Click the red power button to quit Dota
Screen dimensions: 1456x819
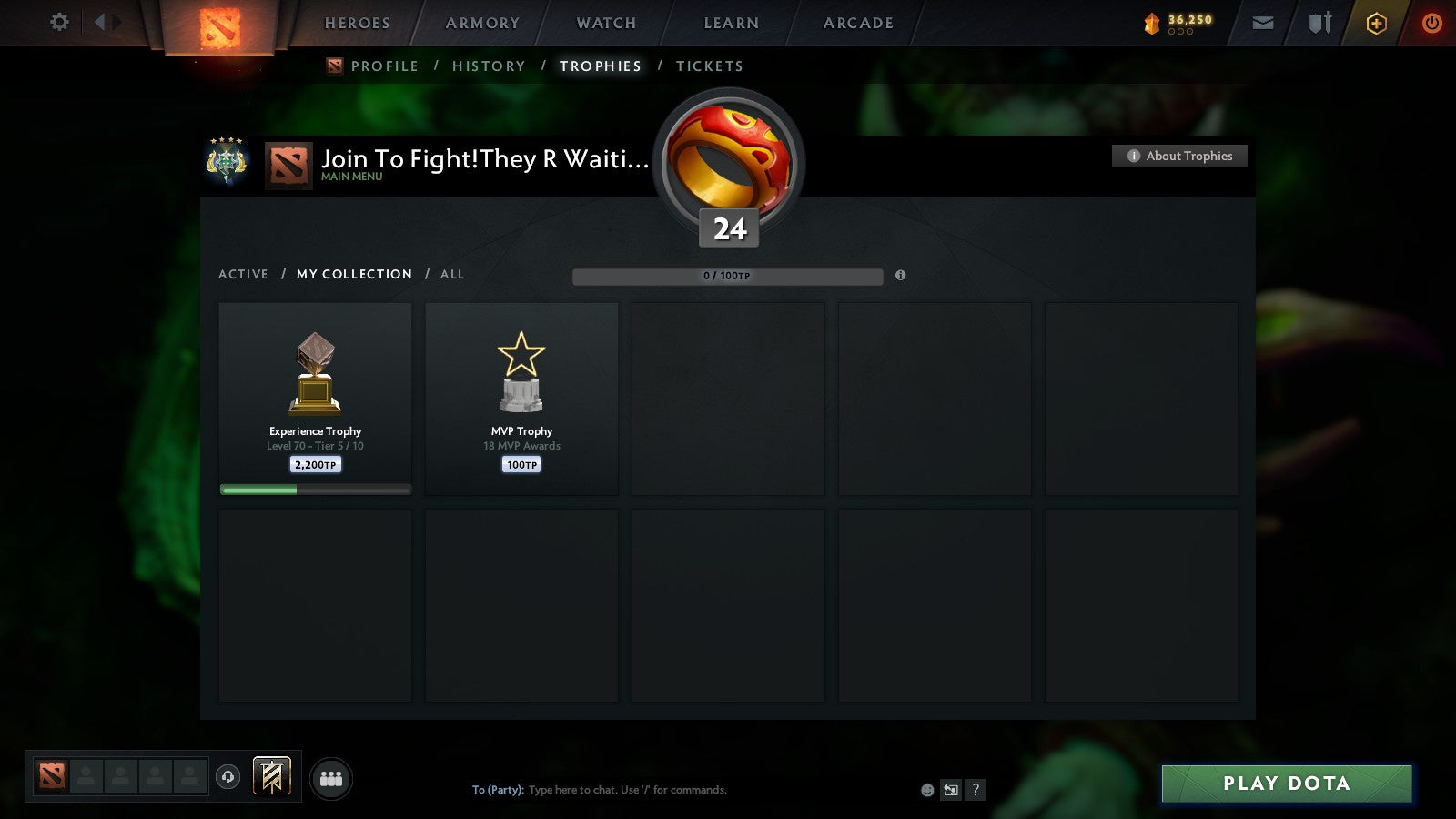1431,23
